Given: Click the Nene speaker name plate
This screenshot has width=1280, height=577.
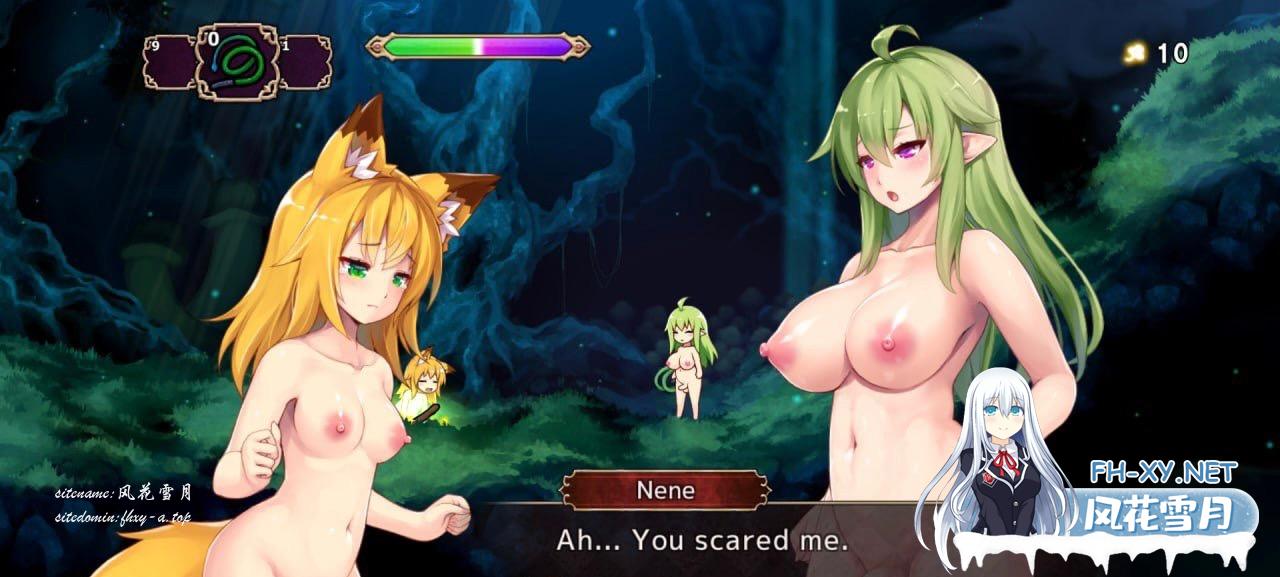Looking at the screenshot, I should pos(666,491).
